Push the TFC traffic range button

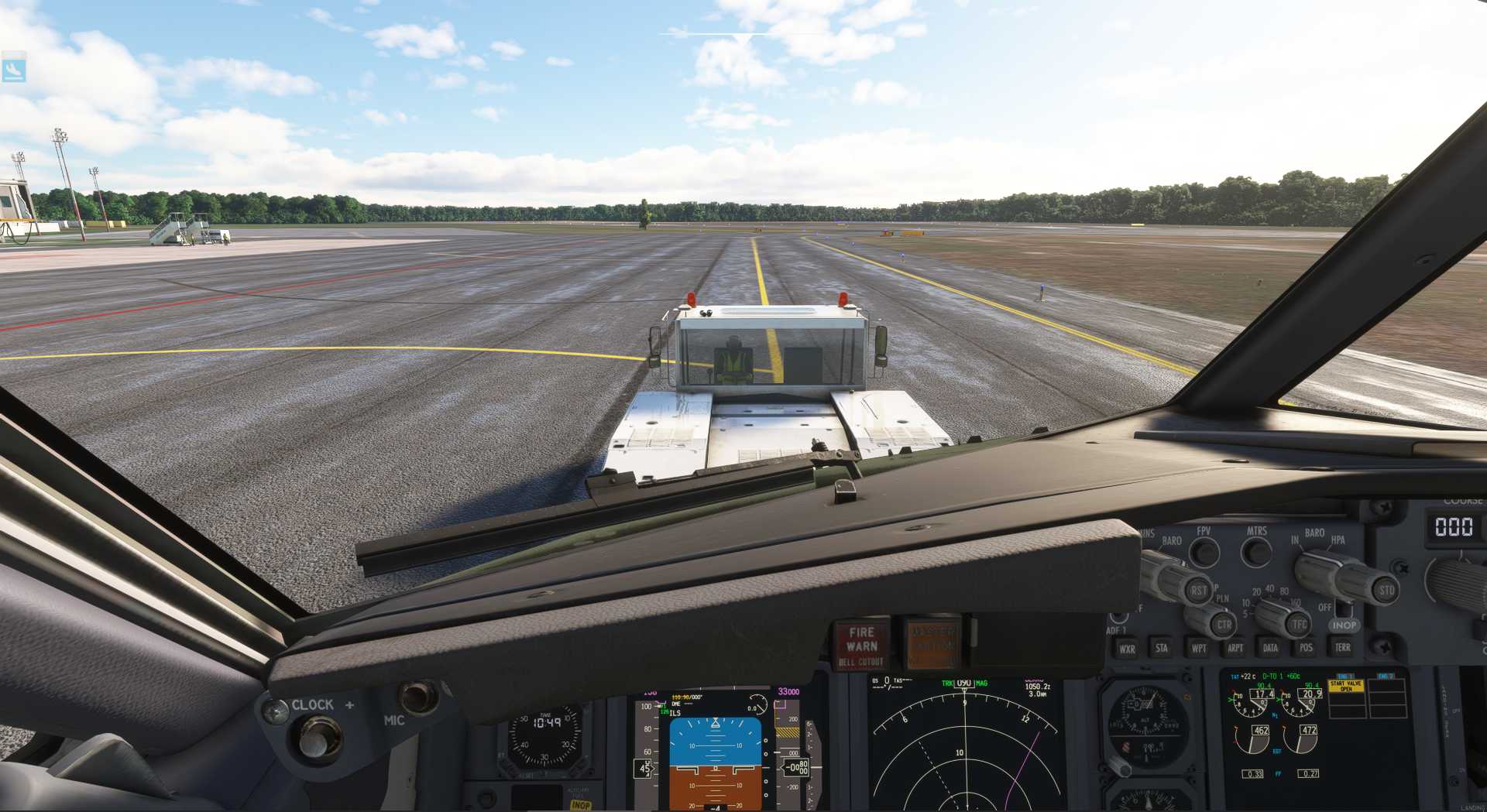point(1299,624)
